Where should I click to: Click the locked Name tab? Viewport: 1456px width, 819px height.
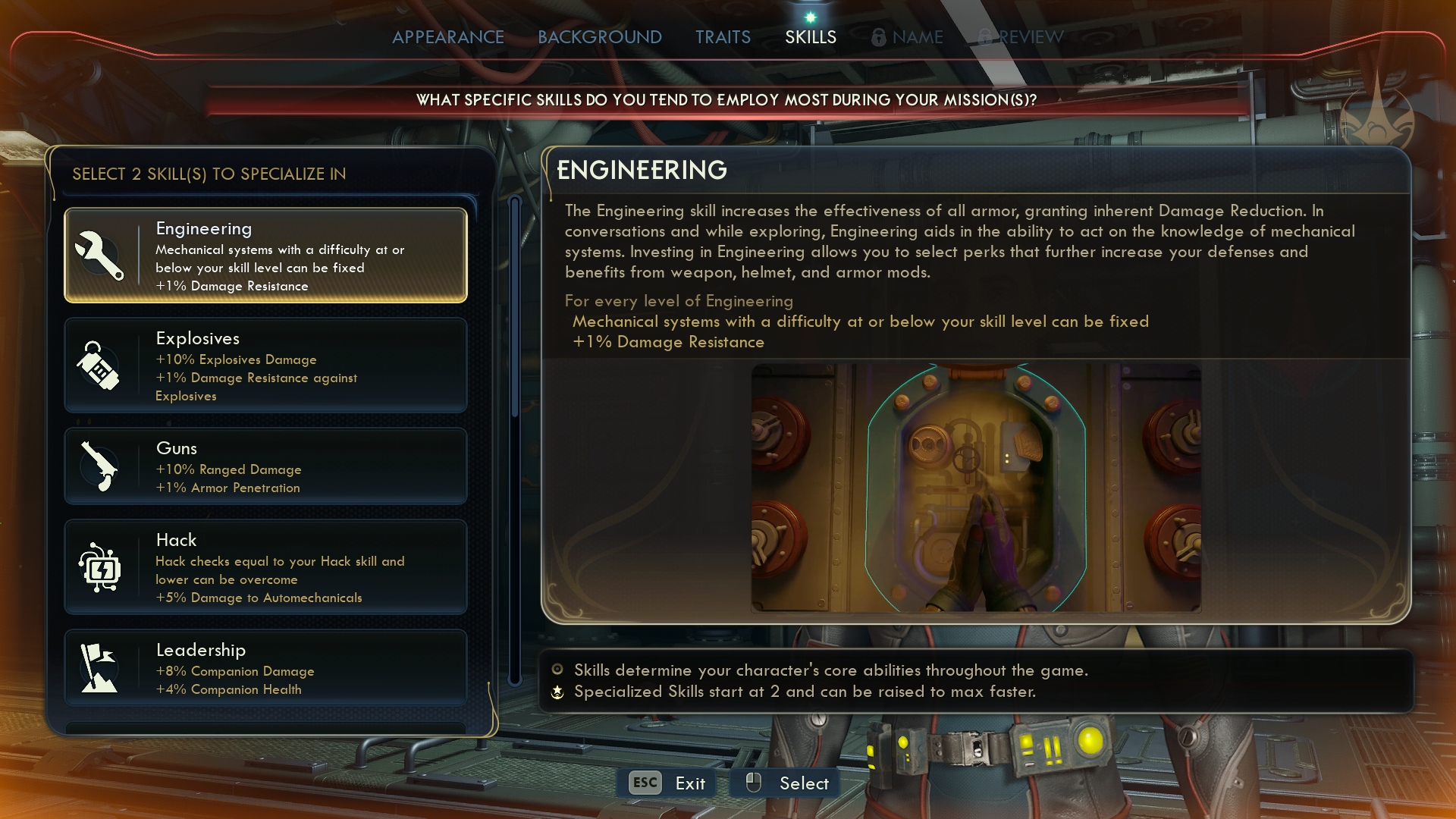pos(908,37)
